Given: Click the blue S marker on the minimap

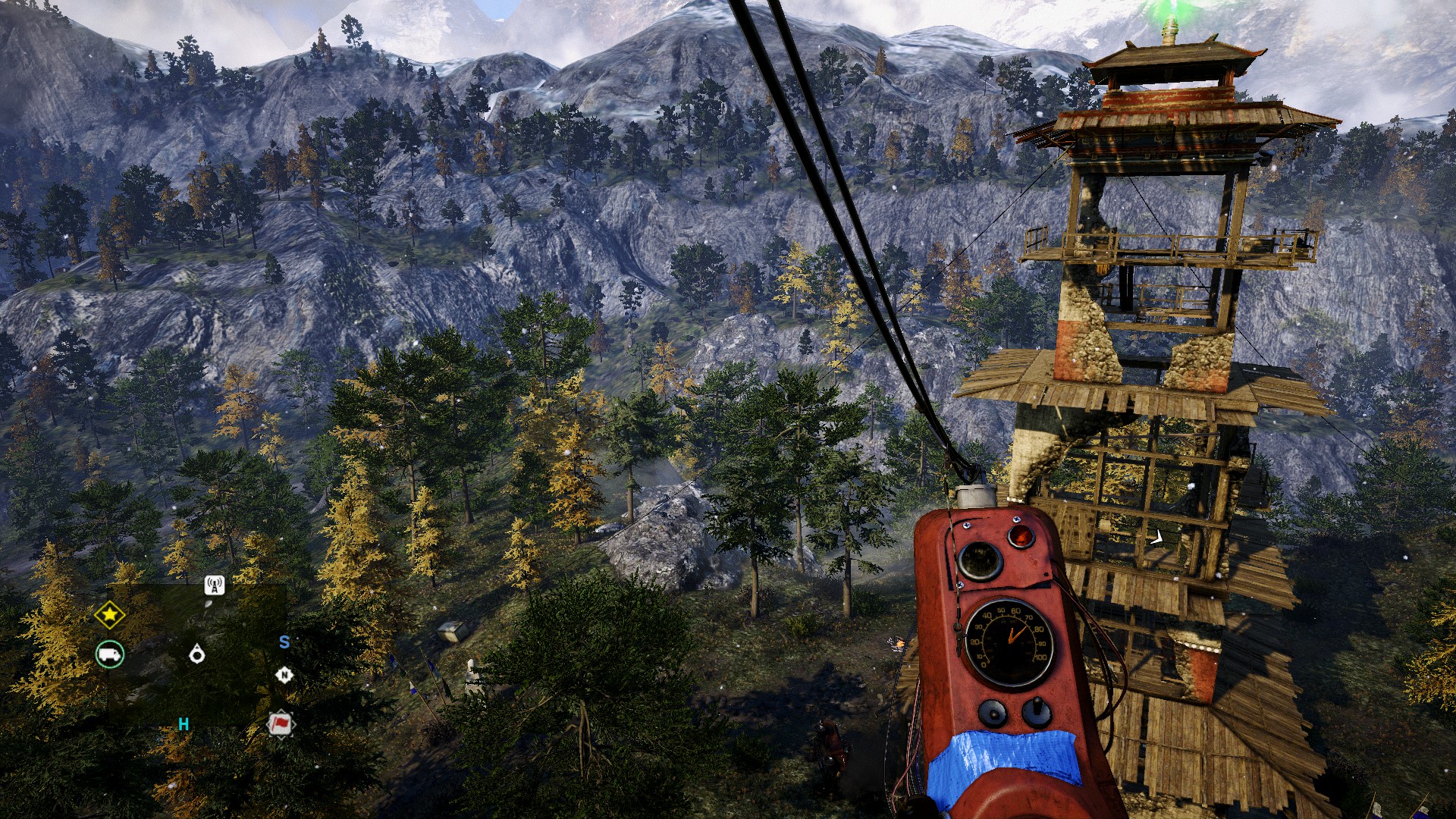Looking at the screenshot, I should click(284, 642).
